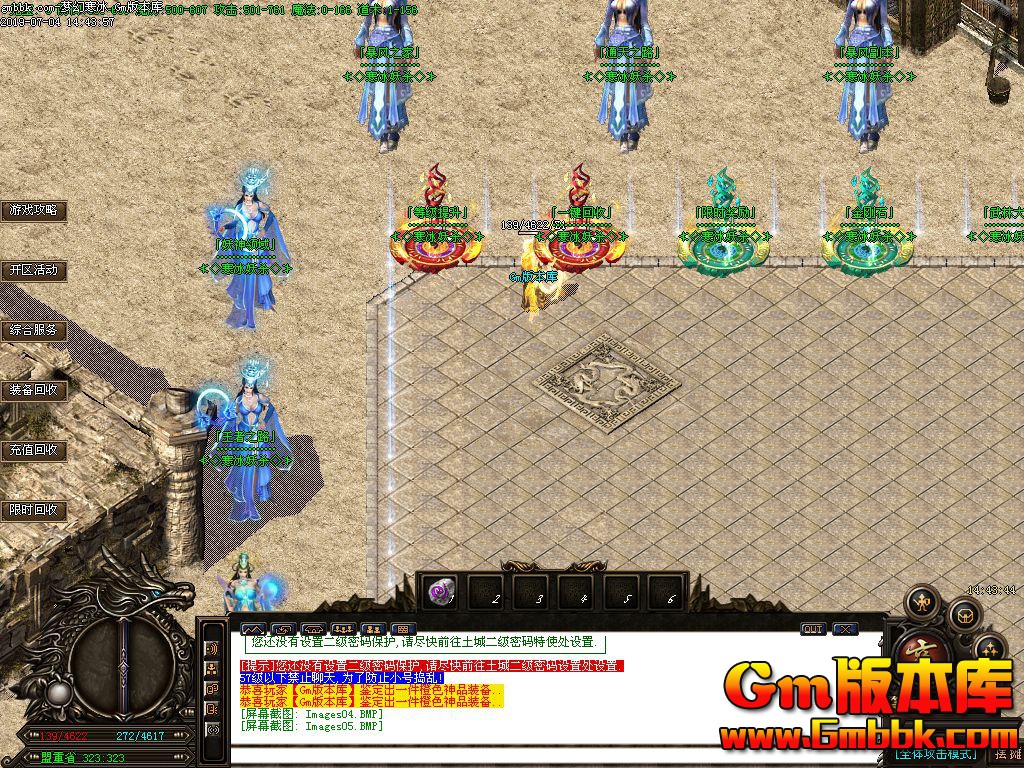Click the secondary password warning chat message
The width and height of the screenshot is (1024, 768).
coord(432,666)
